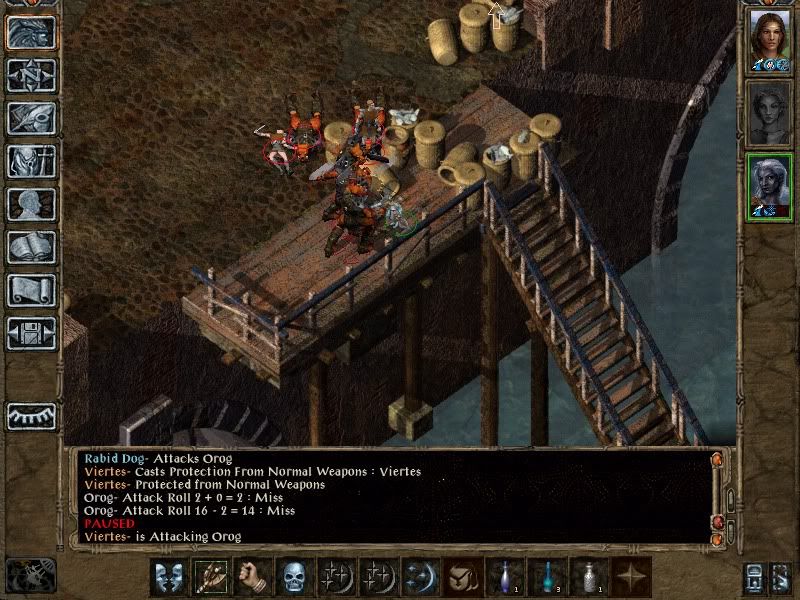Image resolution: width=800 pixels, height=600 pixels.
Task: Switch to the bare fist attack
Action: click(253, 577)
